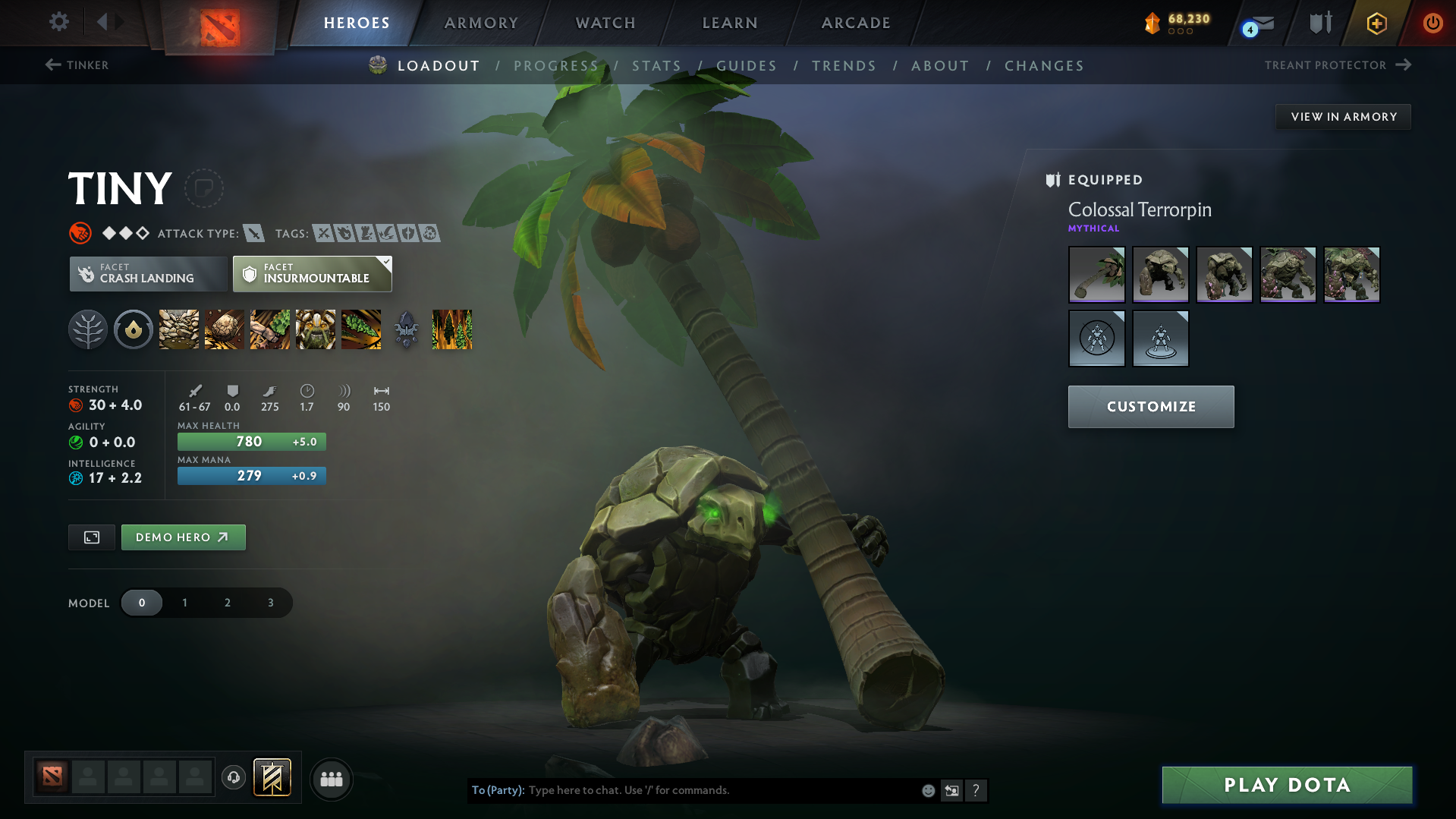The height and width of the screenshot is (819, 1456).
Task: Select the Crash Landing facet
Action: [147, 274]
